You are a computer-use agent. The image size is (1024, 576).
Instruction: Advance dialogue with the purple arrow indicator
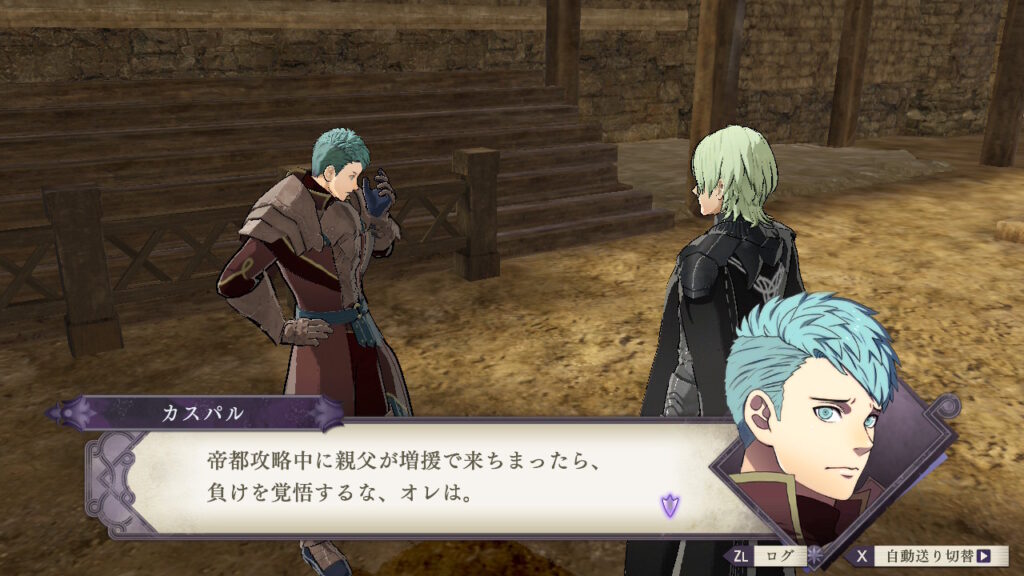[669, 505]
